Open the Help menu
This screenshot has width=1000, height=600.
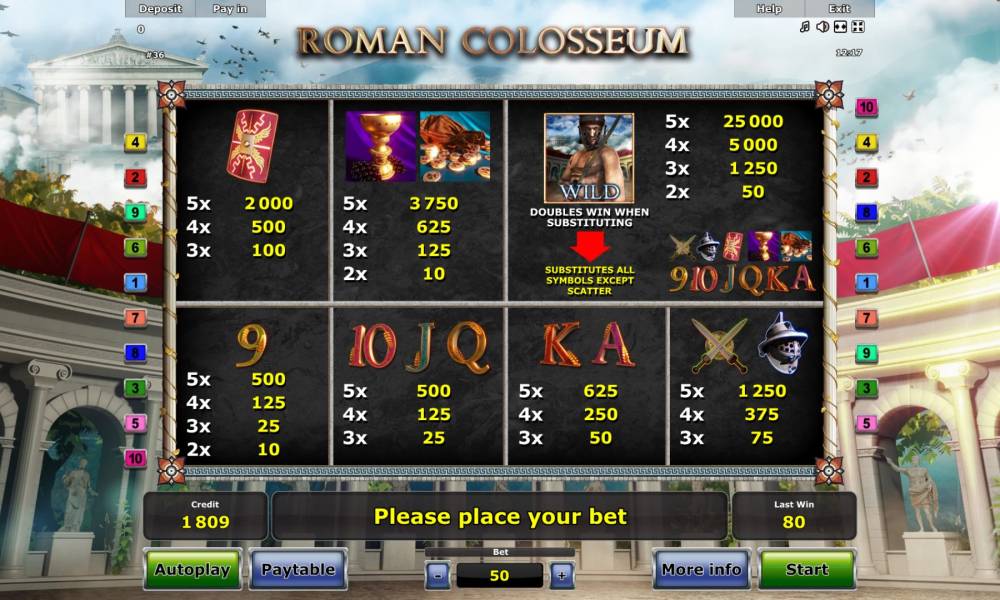point(769,9)
